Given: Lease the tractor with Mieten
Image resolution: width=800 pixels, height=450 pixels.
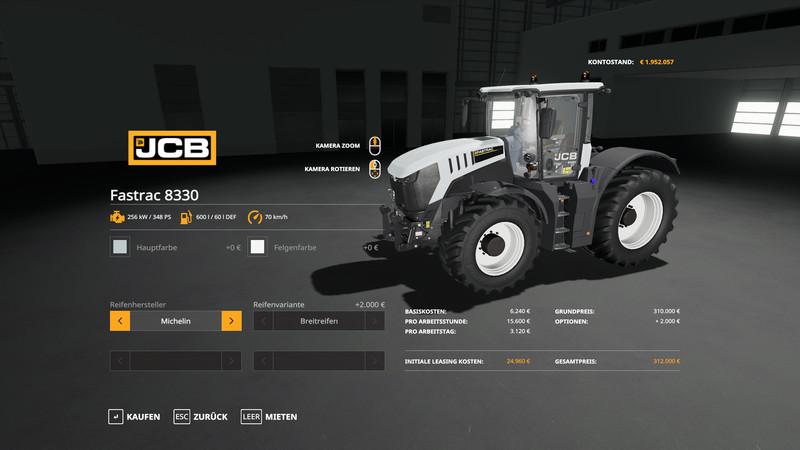Looking at the screenshot, I should pos(269,416).
